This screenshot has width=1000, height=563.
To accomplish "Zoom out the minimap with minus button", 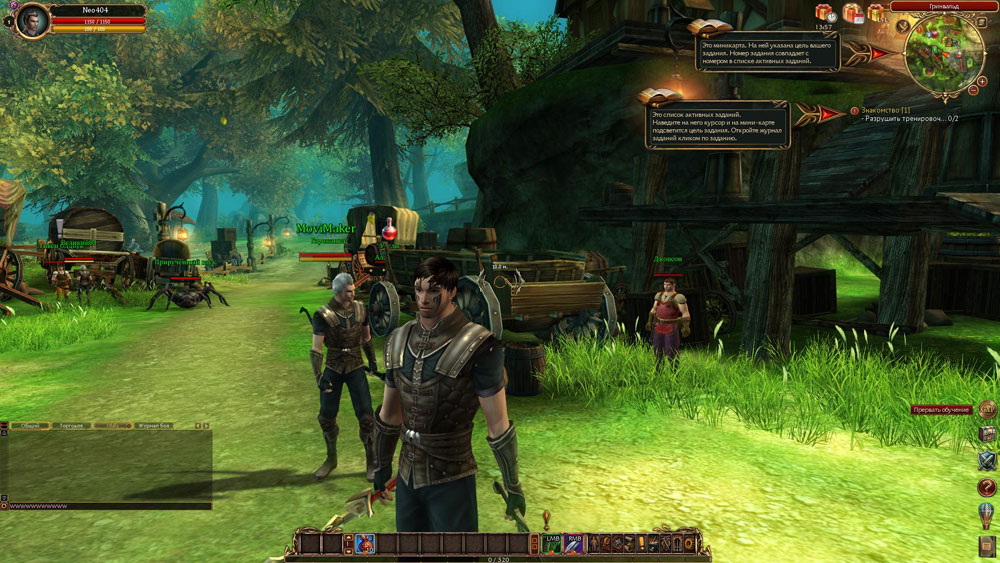I will point(972,91).
